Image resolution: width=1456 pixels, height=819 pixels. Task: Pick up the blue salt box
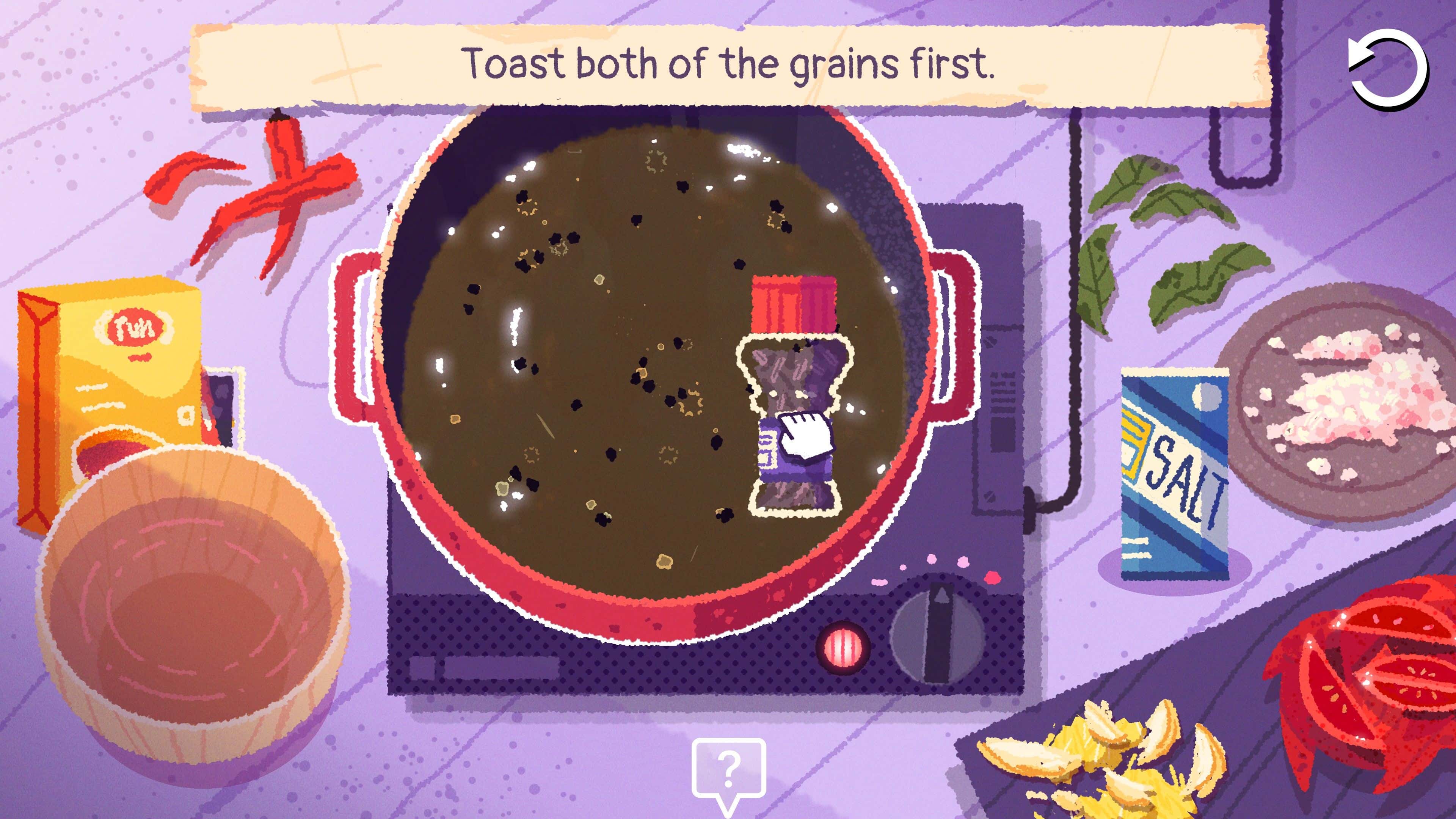(x=1175, y=474)
